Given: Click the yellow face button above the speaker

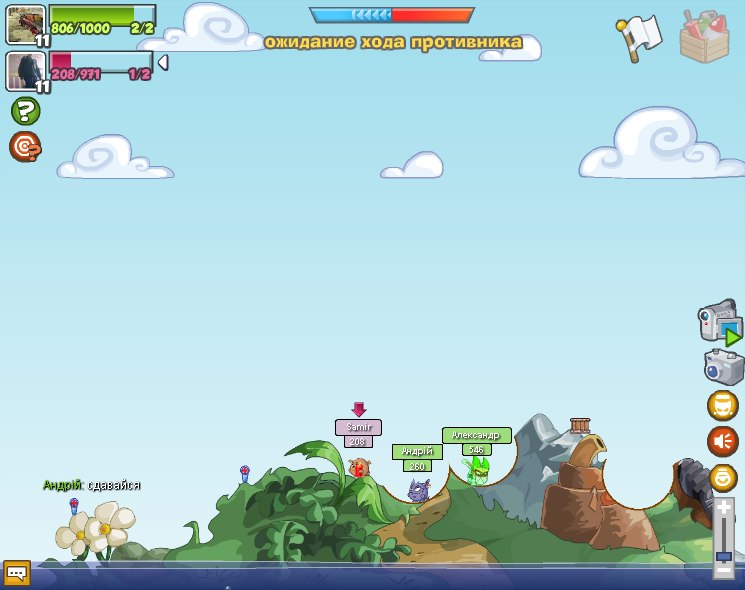Looking at the screenshot, I should (723, 405).
